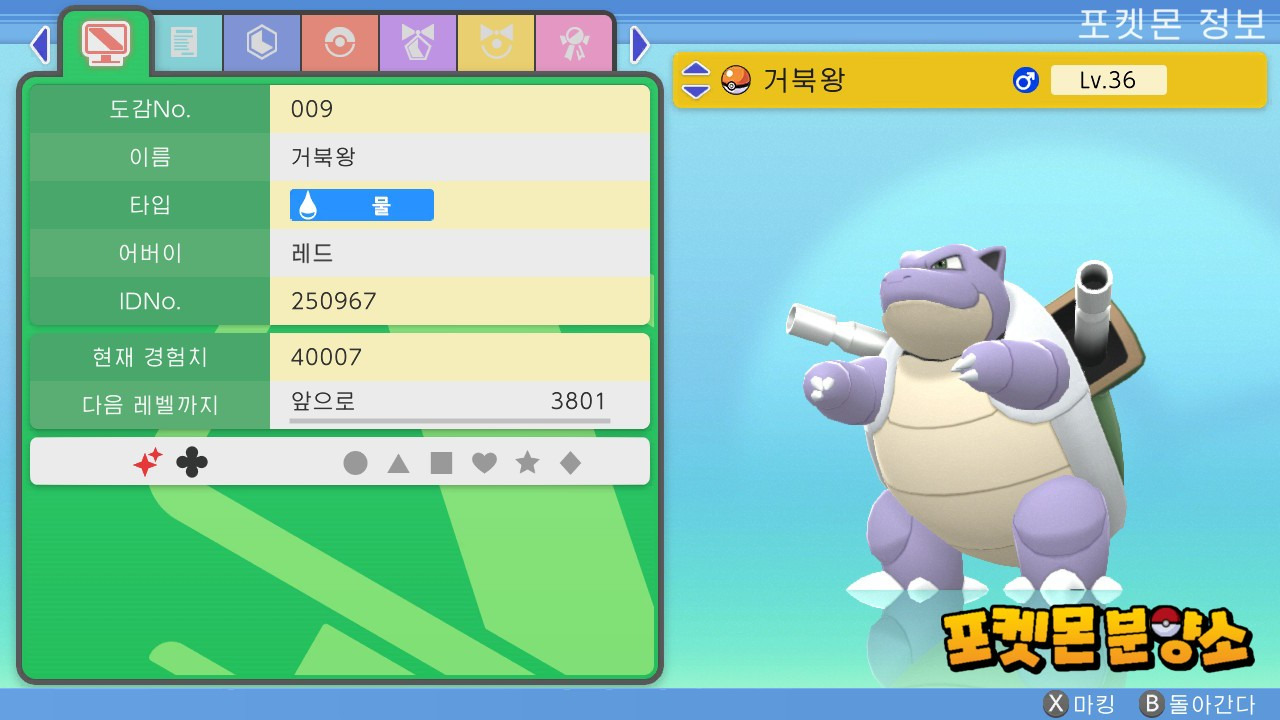
Task: Click the 마킹 marking button
Action: coord(1078,704)
